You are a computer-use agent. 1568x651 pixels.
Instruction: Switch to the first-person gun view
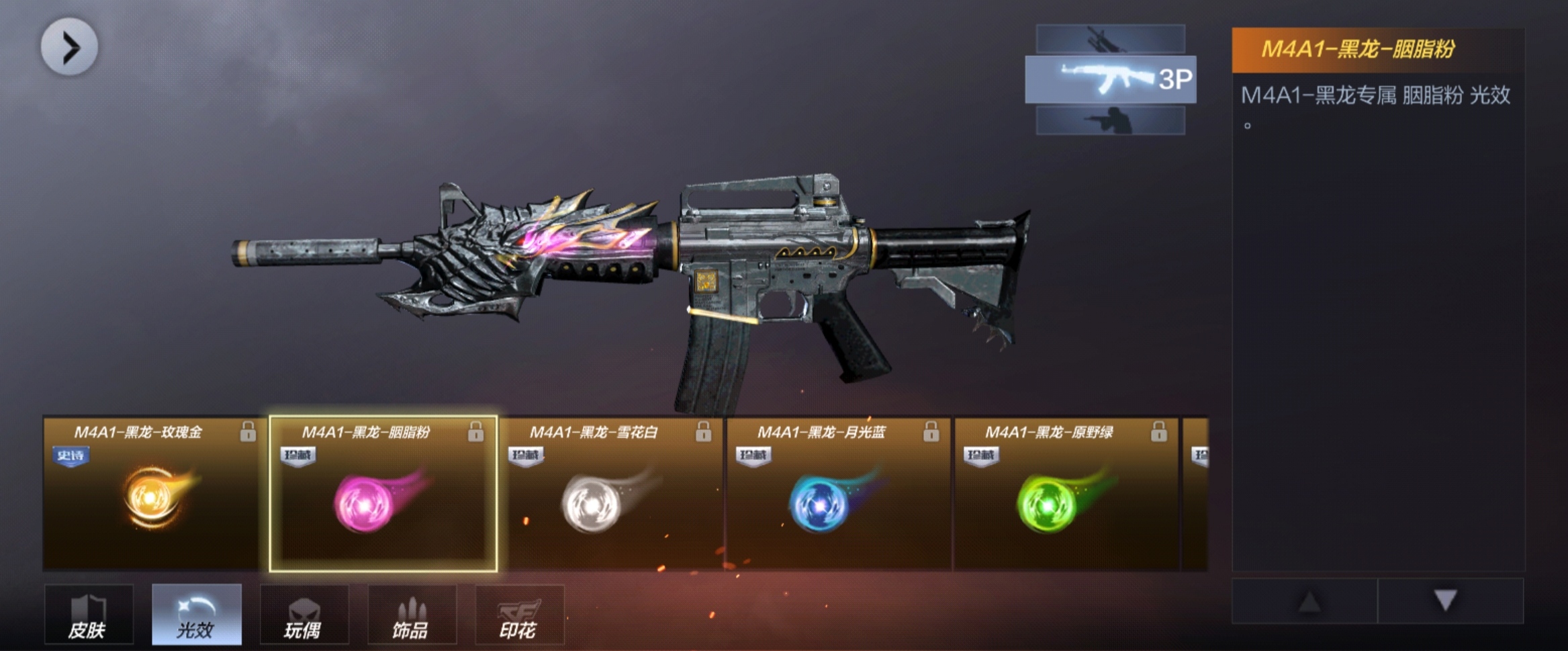pos(1110,39)
